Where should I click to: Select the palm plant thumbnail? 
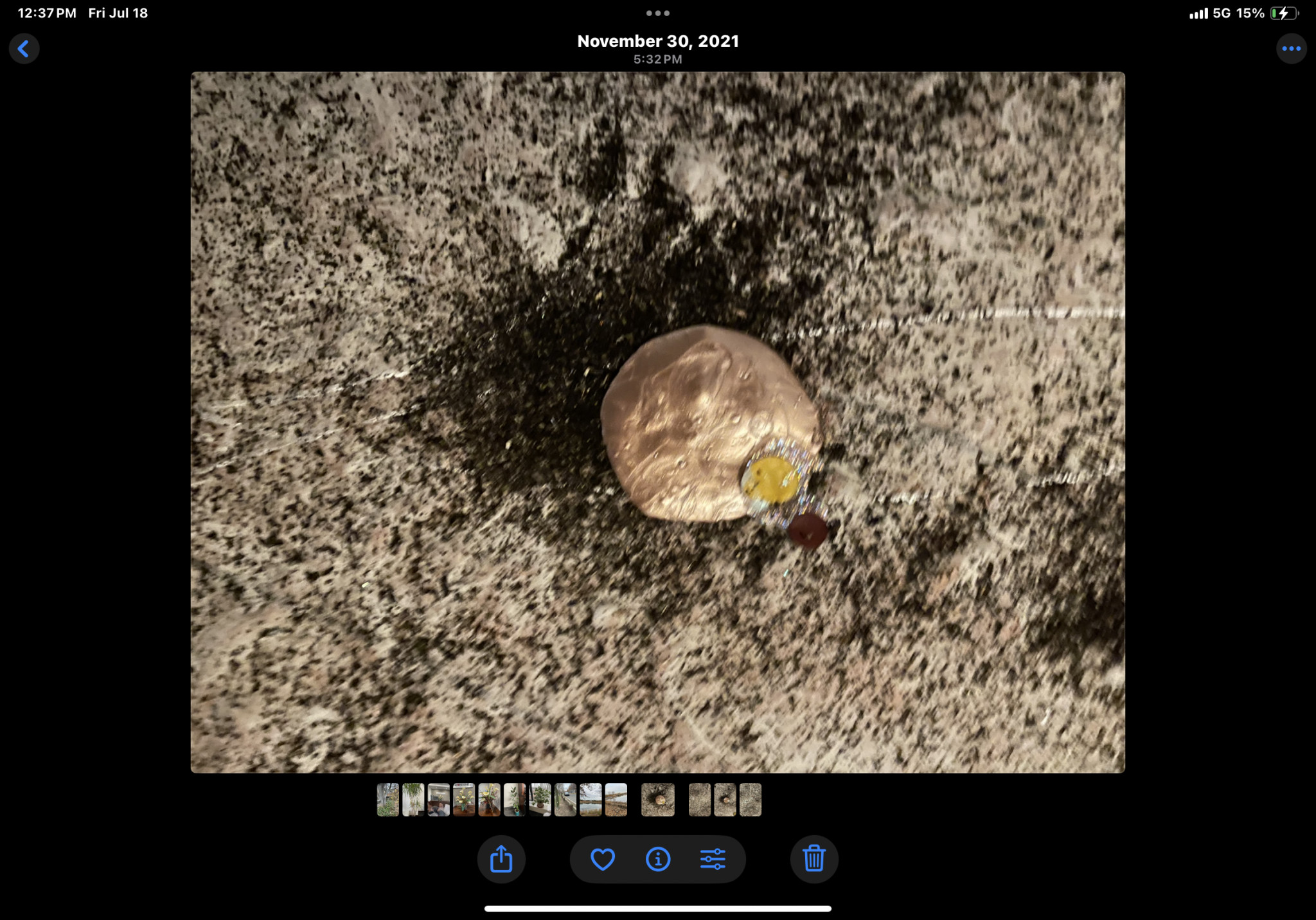click(x=413, y=800)
